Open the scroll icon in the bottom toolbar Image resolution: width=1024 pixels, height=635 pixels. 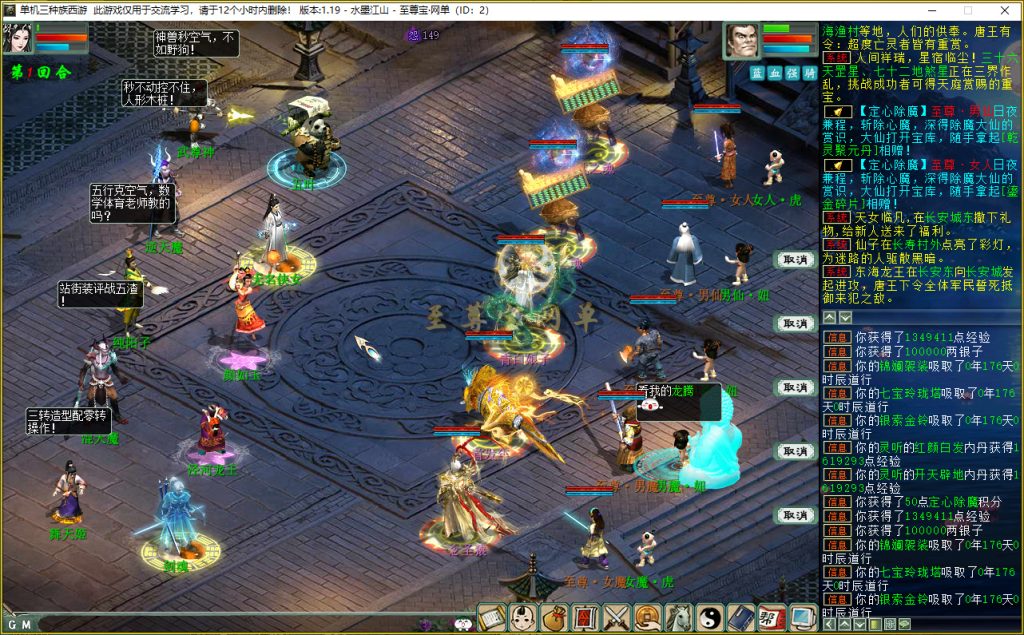tap(491, 617)
